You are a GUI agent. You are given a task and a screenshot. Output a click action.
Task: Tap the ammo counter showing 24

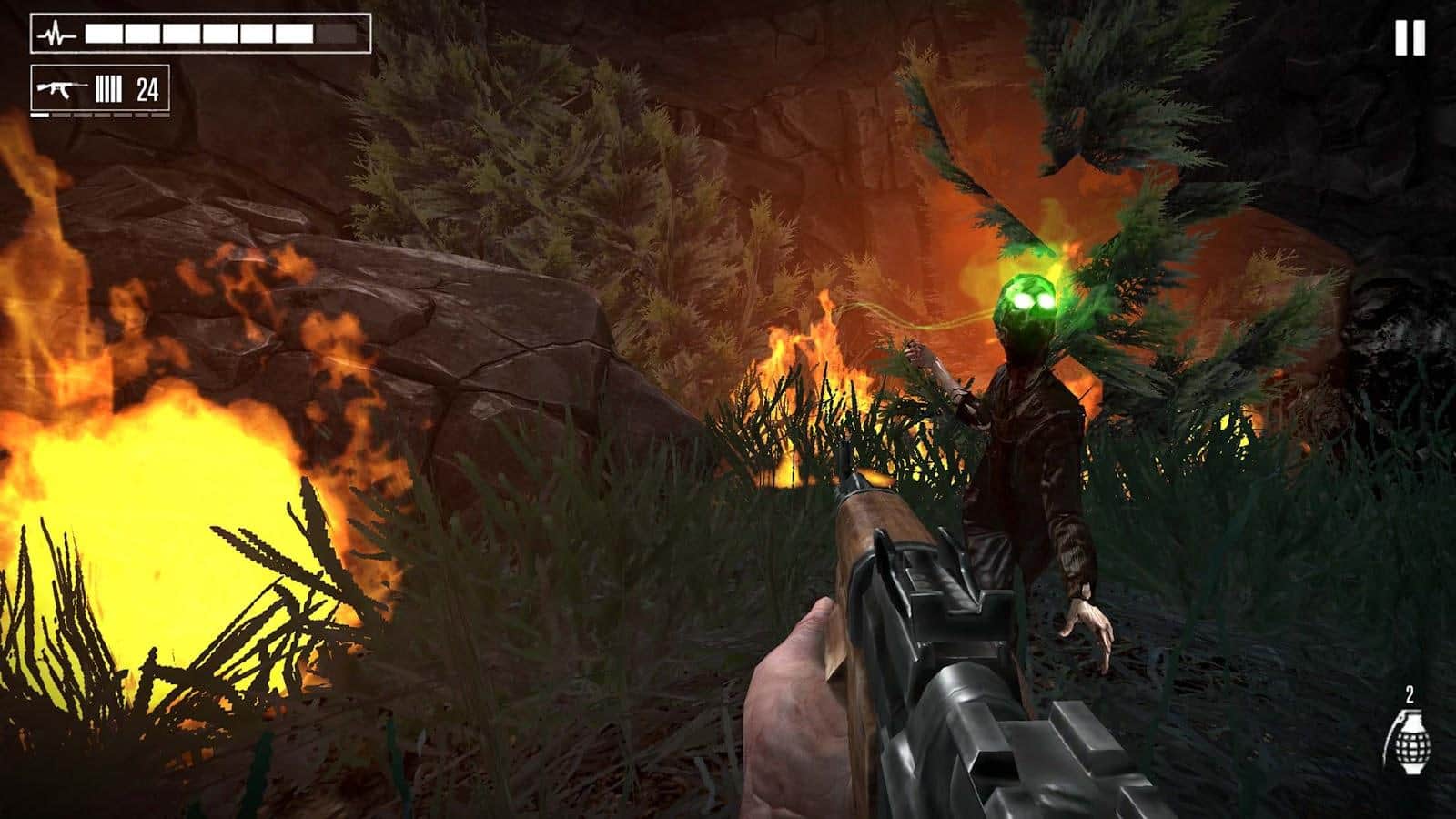pos(147,88)
